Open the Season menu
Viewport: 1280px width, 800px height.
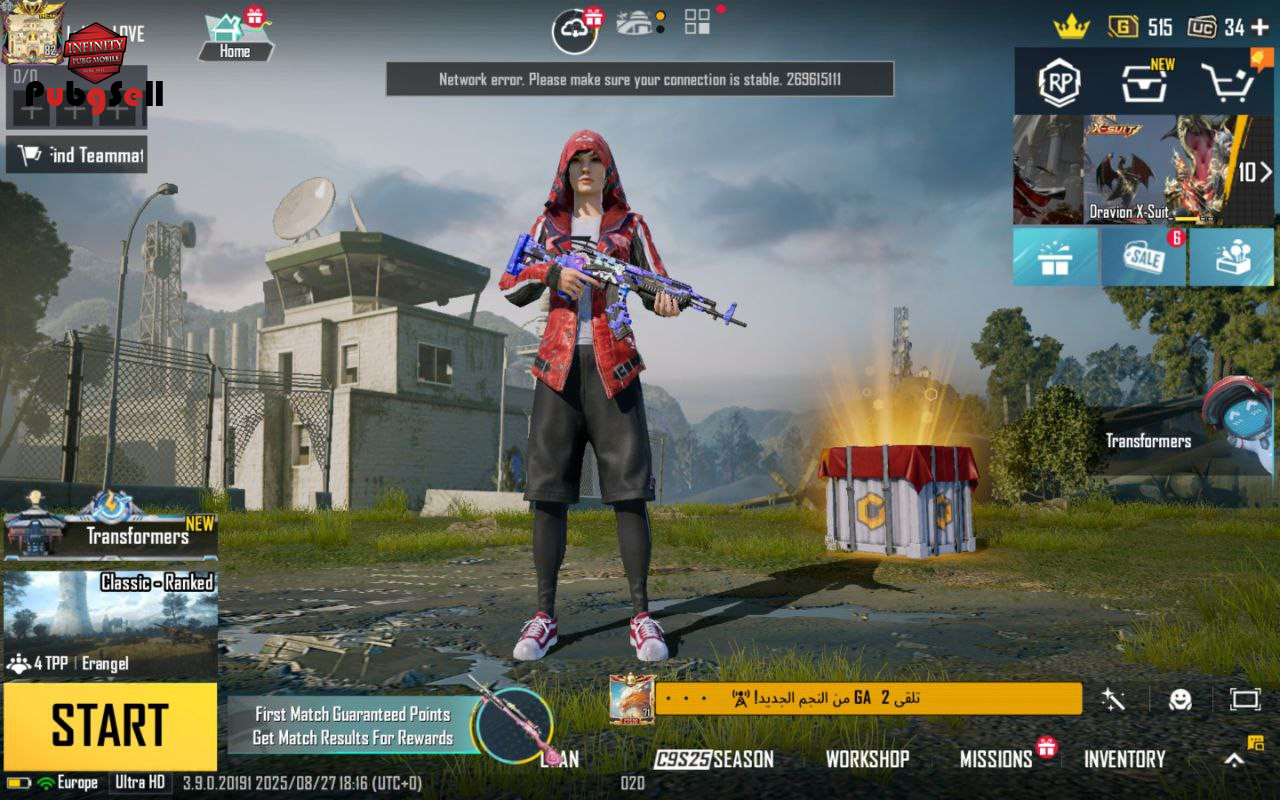tap(714, 759)
